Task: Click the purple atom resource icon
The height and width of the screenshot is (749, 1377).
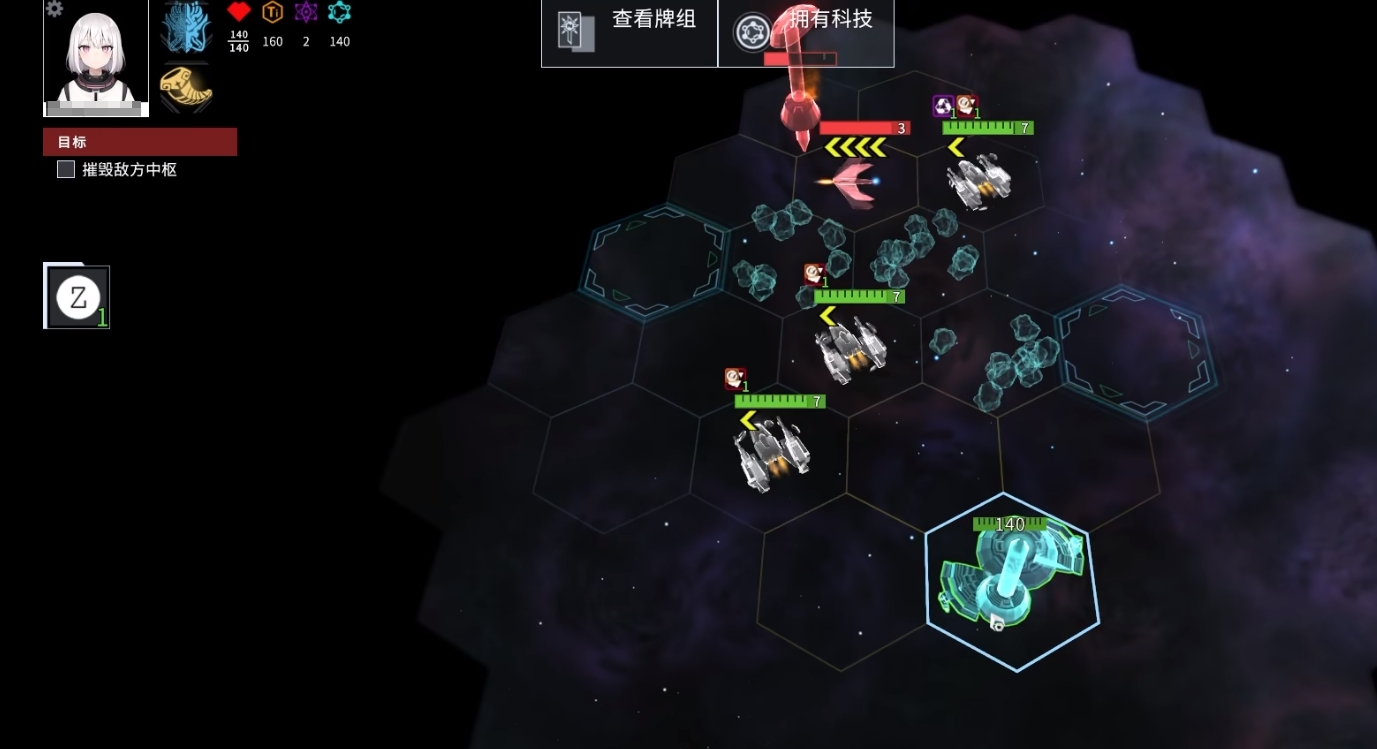Action: (306, 13)
